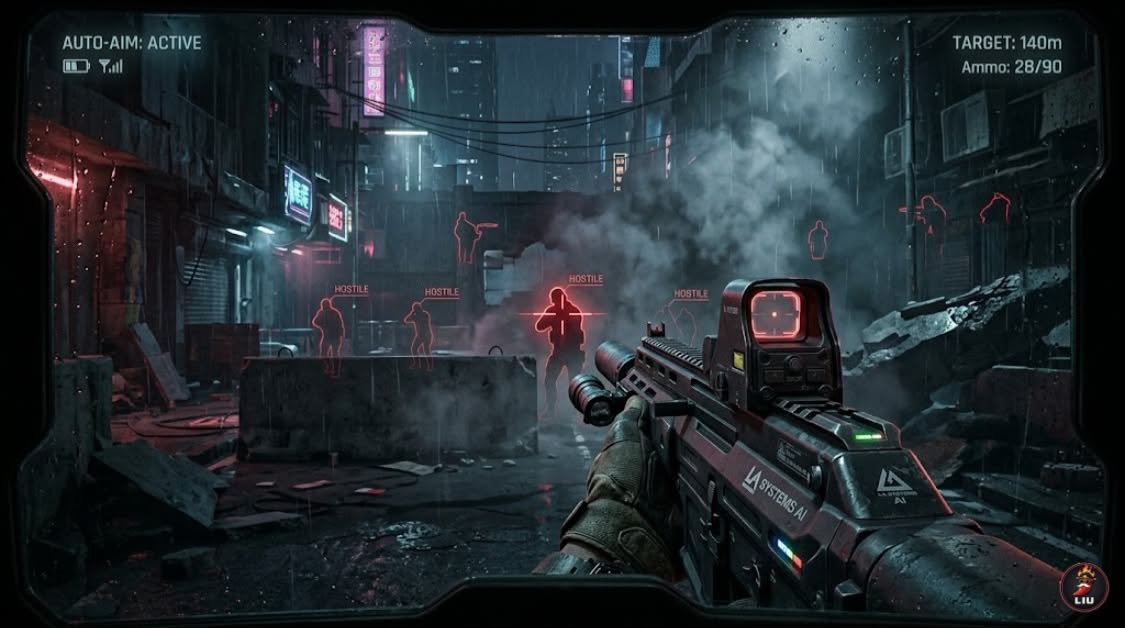The image size is (1125, 628).
Task: Open the LIU channel logo badge
Action: click(1084, 586)
